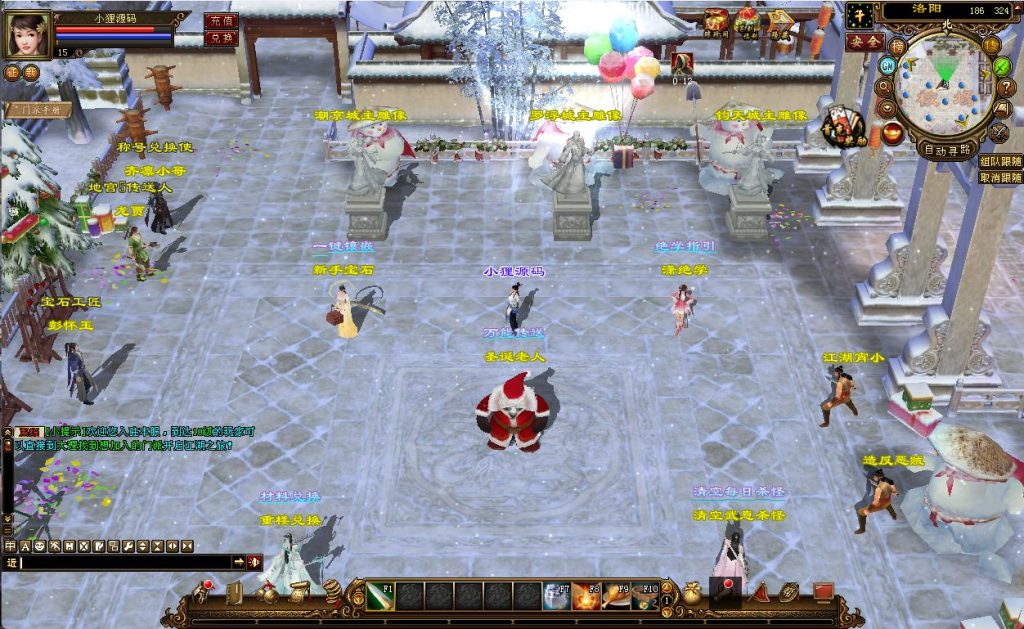Open the 榜 ranking button beside the minimap
This screenshot has width=1024, height=629.
[x=898, y=45]
